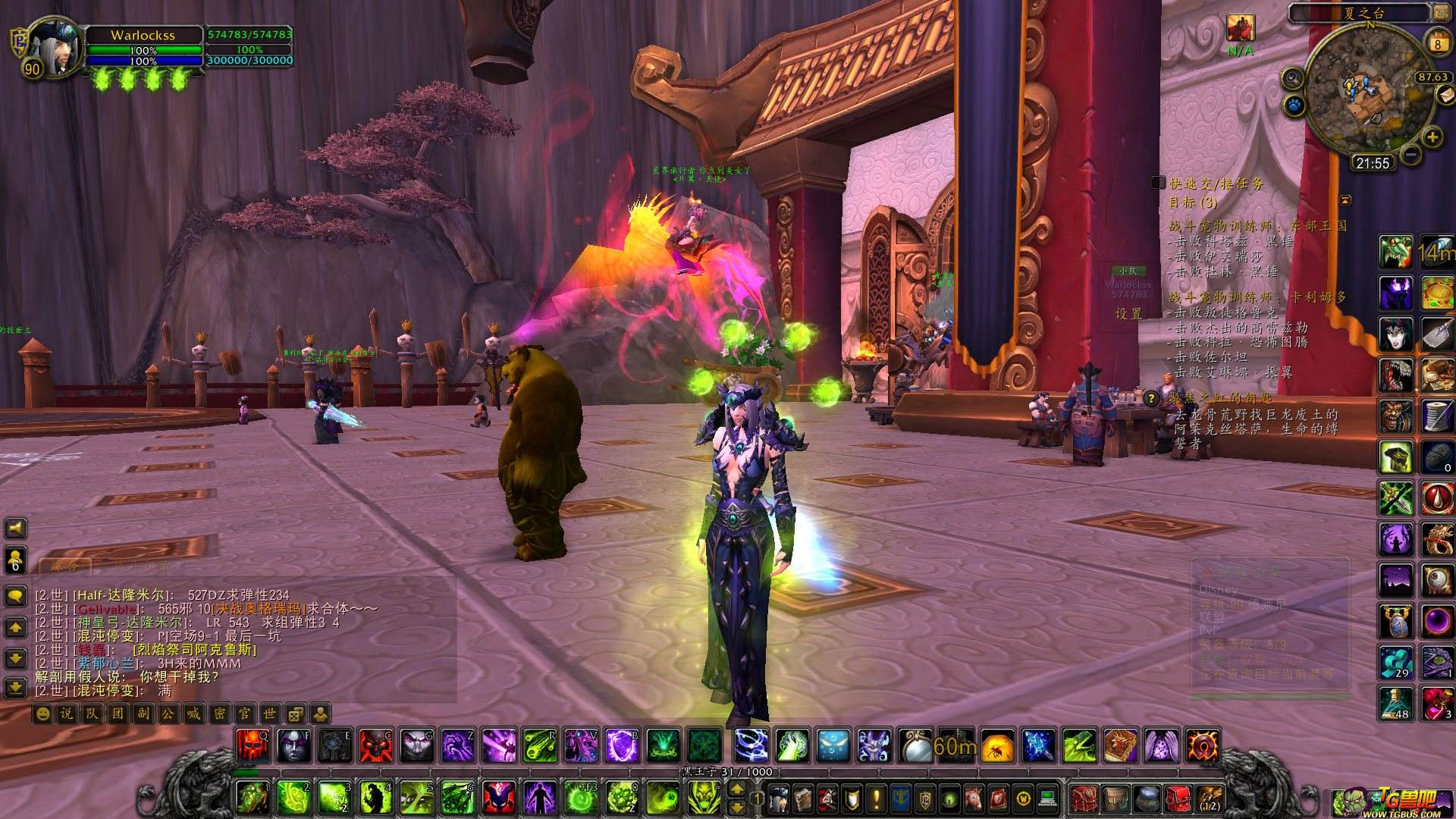
Task: Roll the dice button under chat
Action: click(x=296, y=714)
